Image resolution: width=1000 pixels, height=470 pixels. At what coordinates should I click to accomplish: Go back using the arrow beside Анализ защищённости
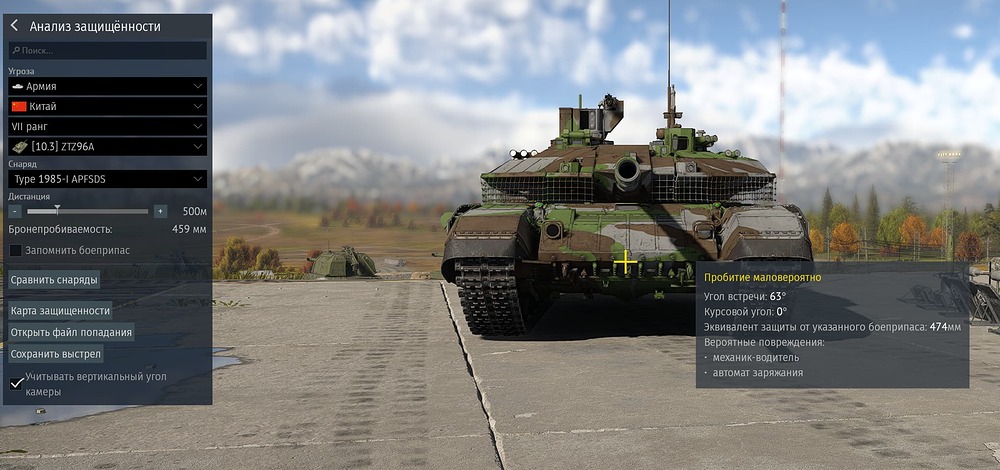click(x=15, y=26)
